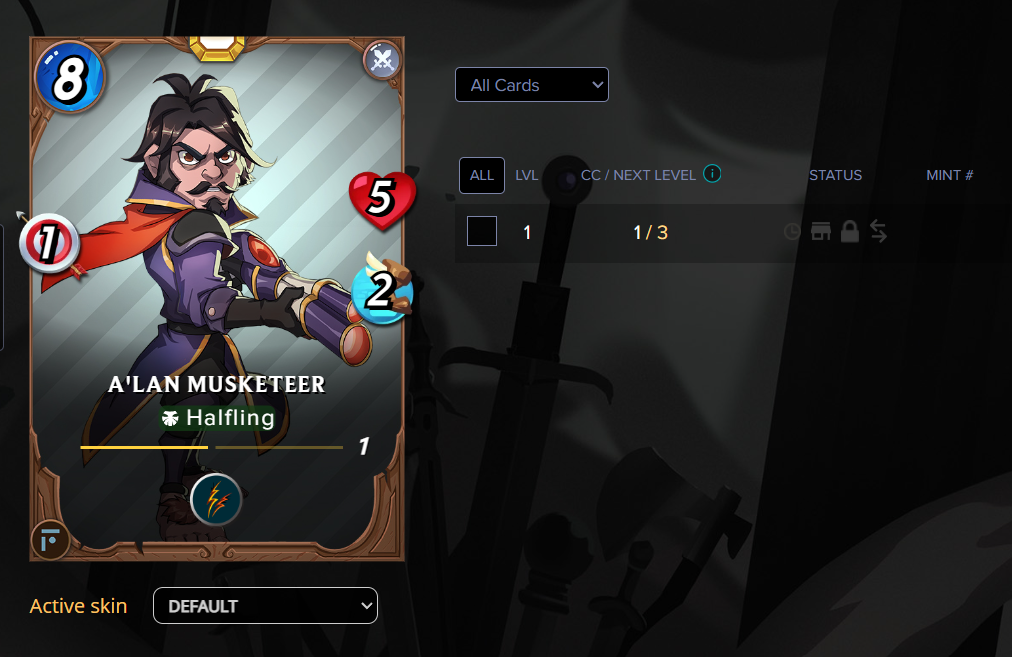This screenshot has height=657, width=1012.
Task: Click the foil badge in card corner
Action: [x=49, y=540]
